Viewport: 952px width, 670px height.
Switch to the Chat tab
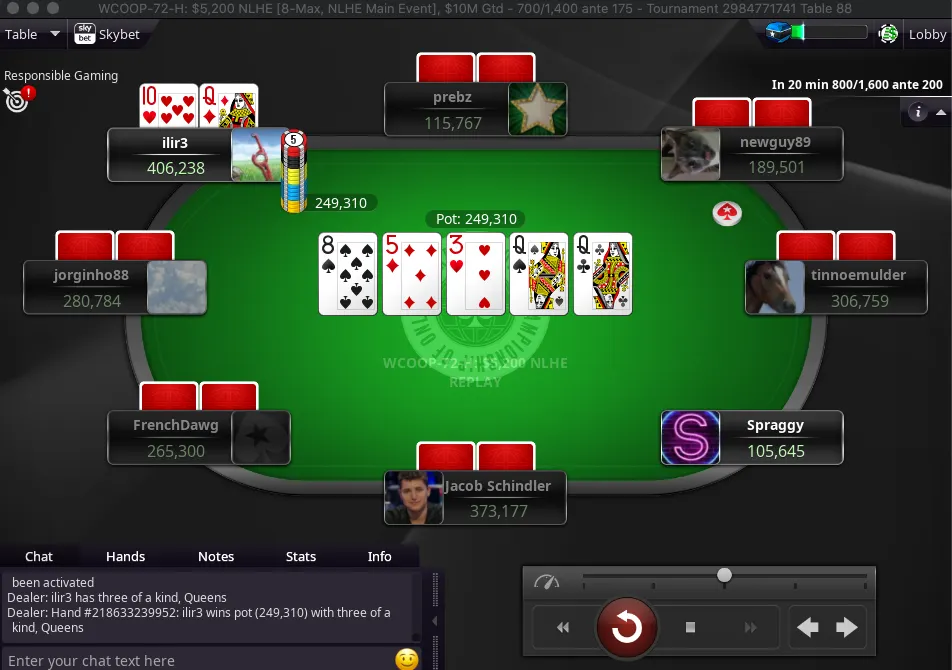[x=39, y=556]
